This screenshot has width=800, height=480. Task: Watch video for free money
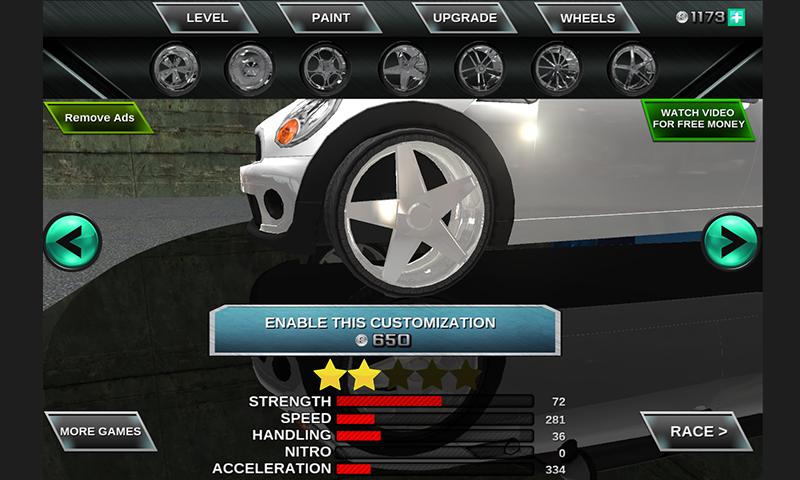(x=698, y=119)
